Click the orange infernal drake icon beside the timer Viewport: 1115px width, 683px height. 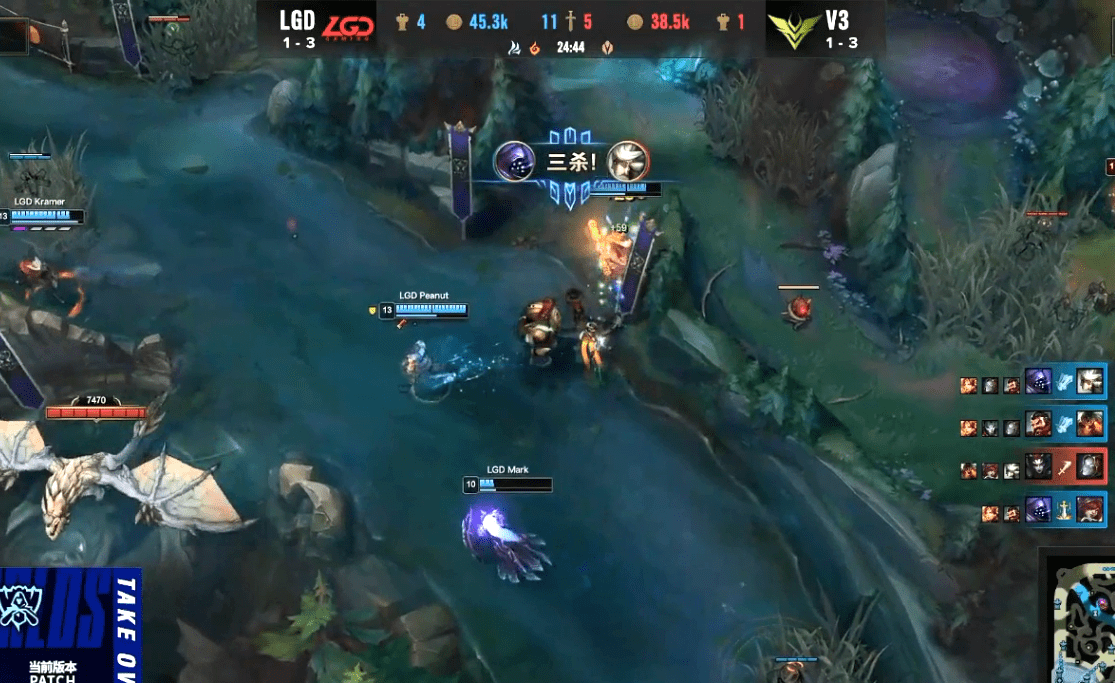pyautogui.click(x=534, y=48)
